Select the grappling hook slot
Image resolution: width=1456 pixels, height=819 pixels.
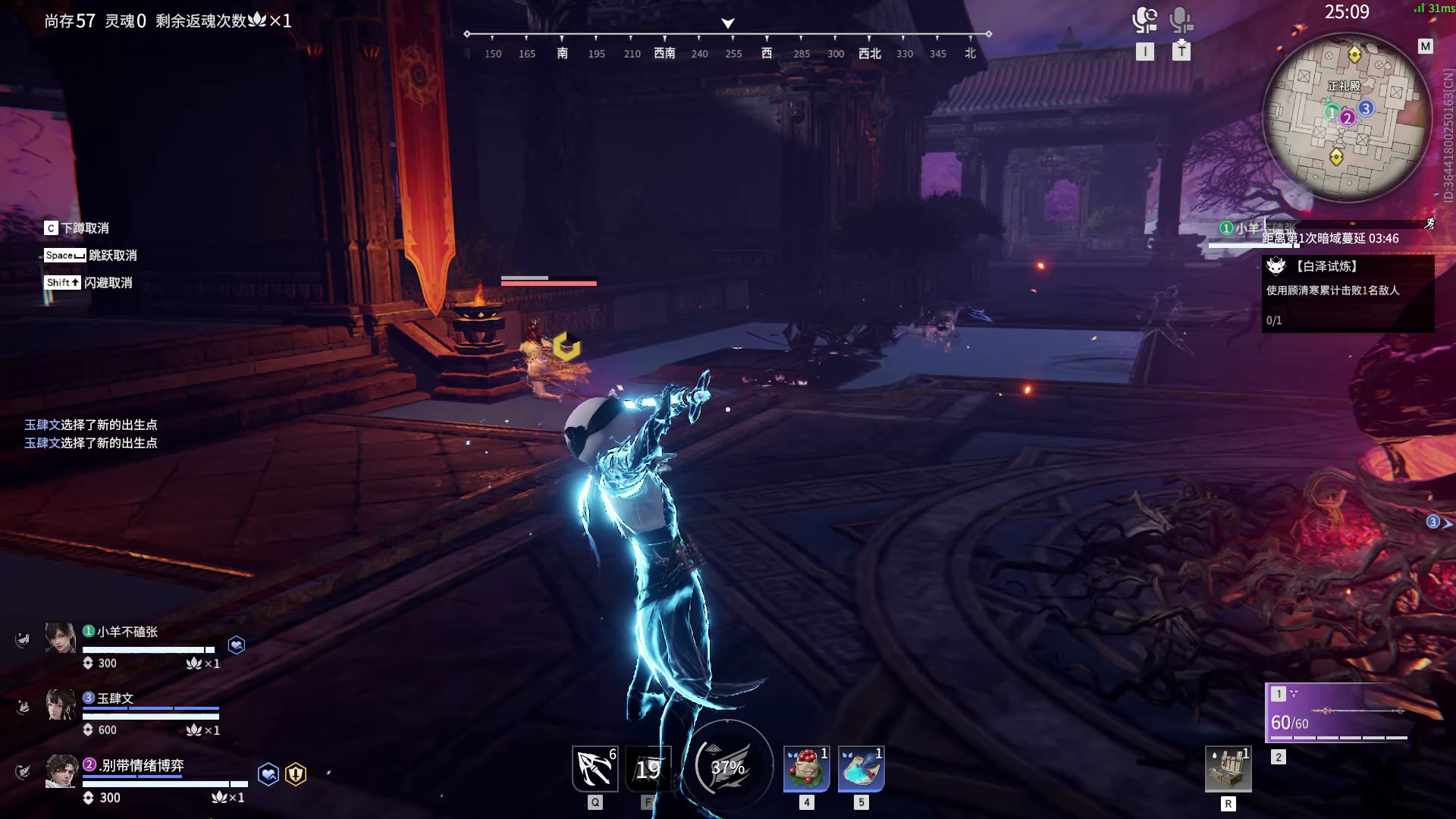click(x=595, y=769)
